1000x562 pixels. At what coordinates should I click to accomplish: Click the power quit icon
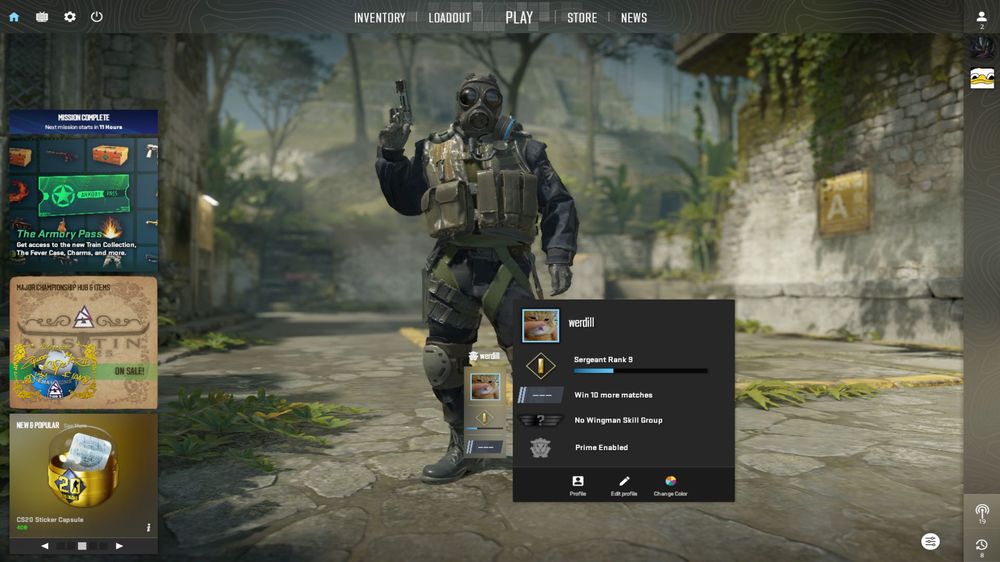click(97, 17)
